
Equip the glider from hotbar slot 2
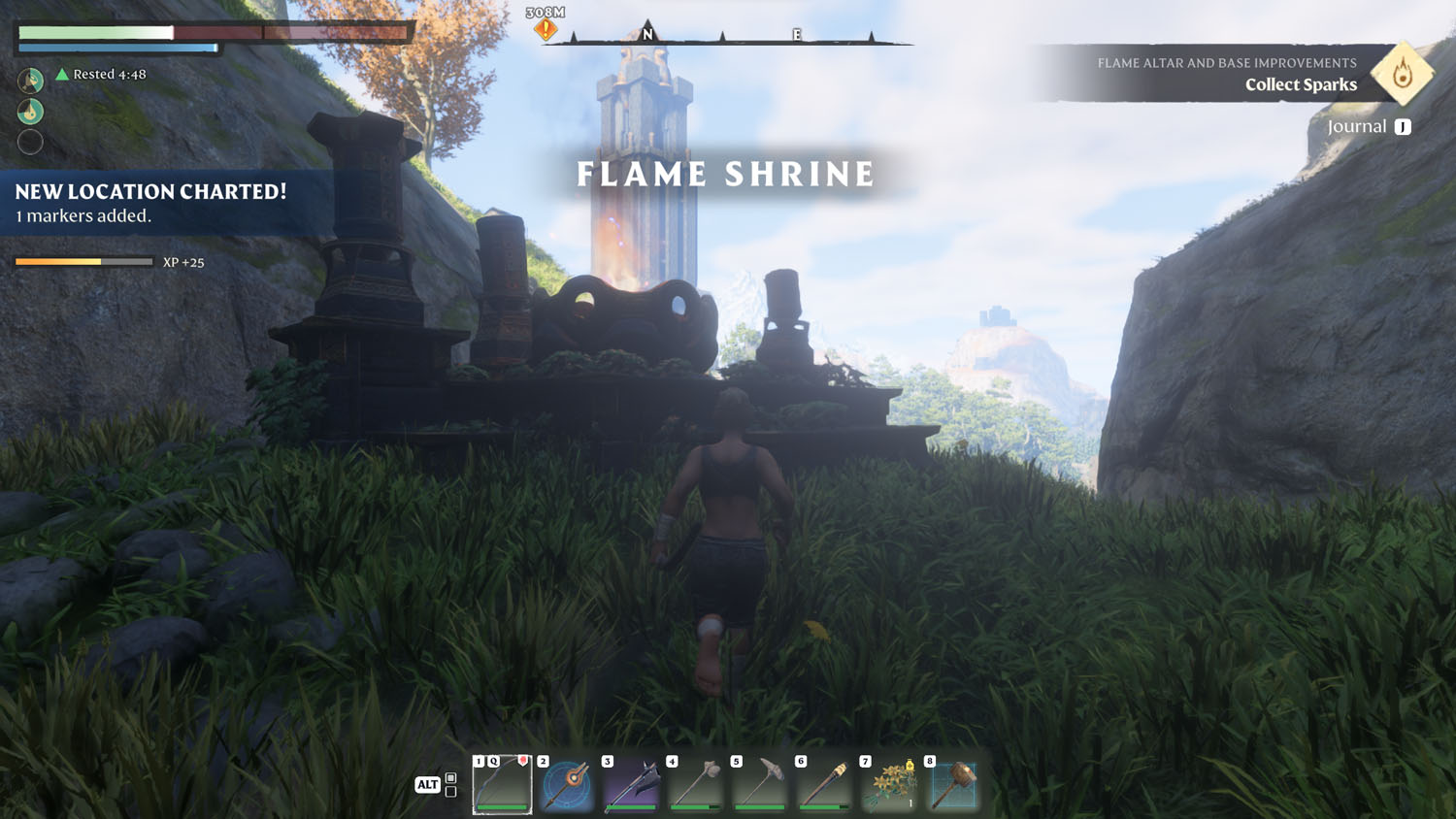click(566, 784)
